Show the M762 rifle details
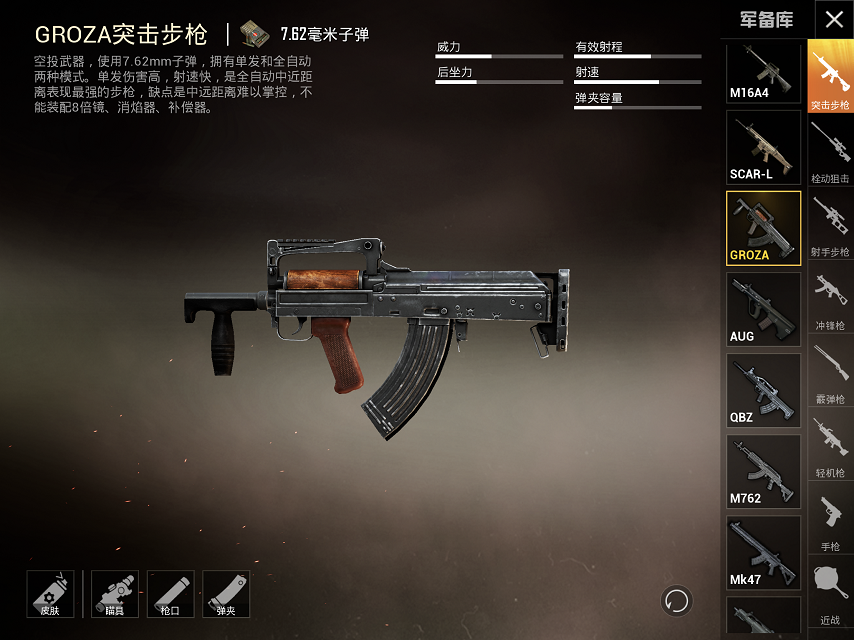This screenshot has height=640, width=854. click(x=763, y=471)
